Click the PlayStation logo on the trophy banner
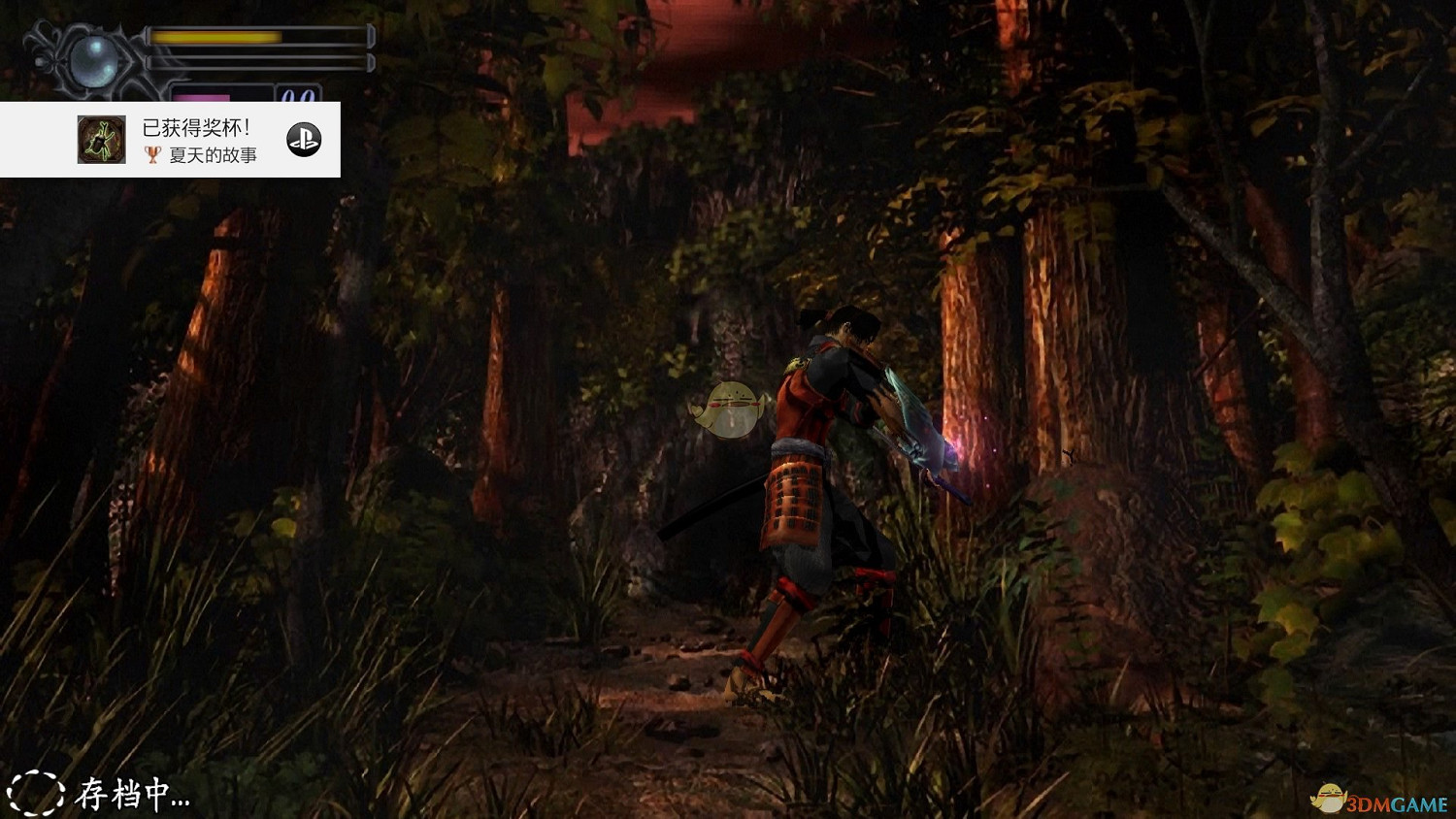 (x=303, y=139)
